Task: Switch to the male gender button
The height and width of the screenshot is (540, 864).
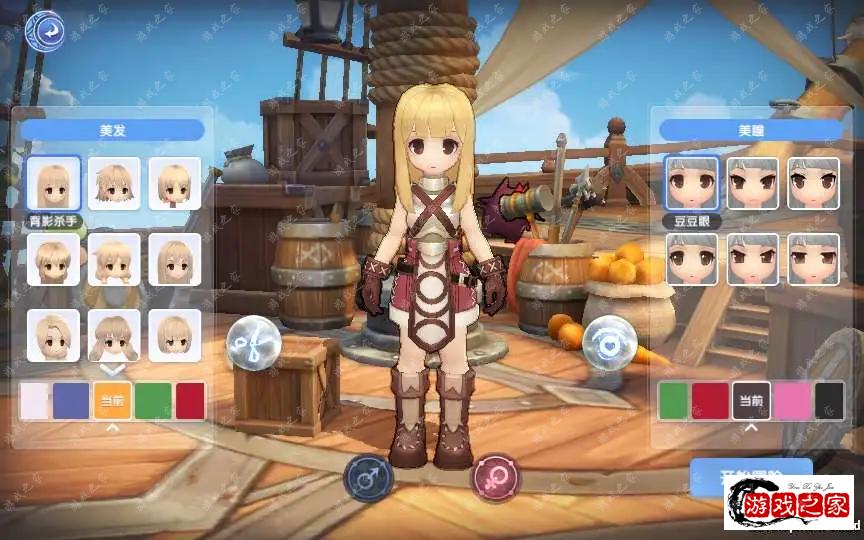Action: pyautogui.click(x=368, y=477)
